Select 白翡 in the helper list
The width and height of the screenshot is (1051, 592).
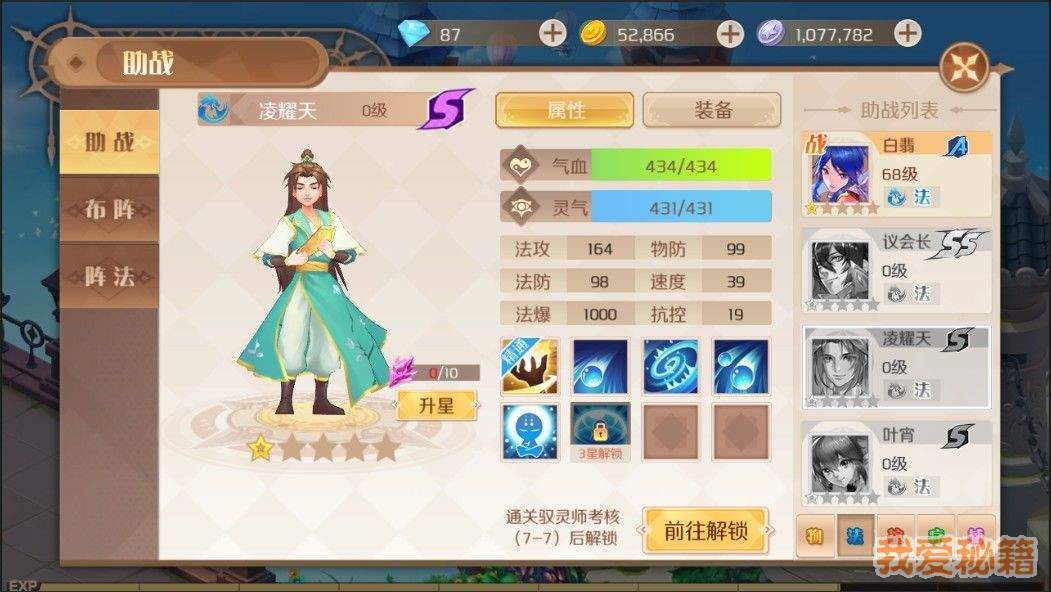click(898, 174)
